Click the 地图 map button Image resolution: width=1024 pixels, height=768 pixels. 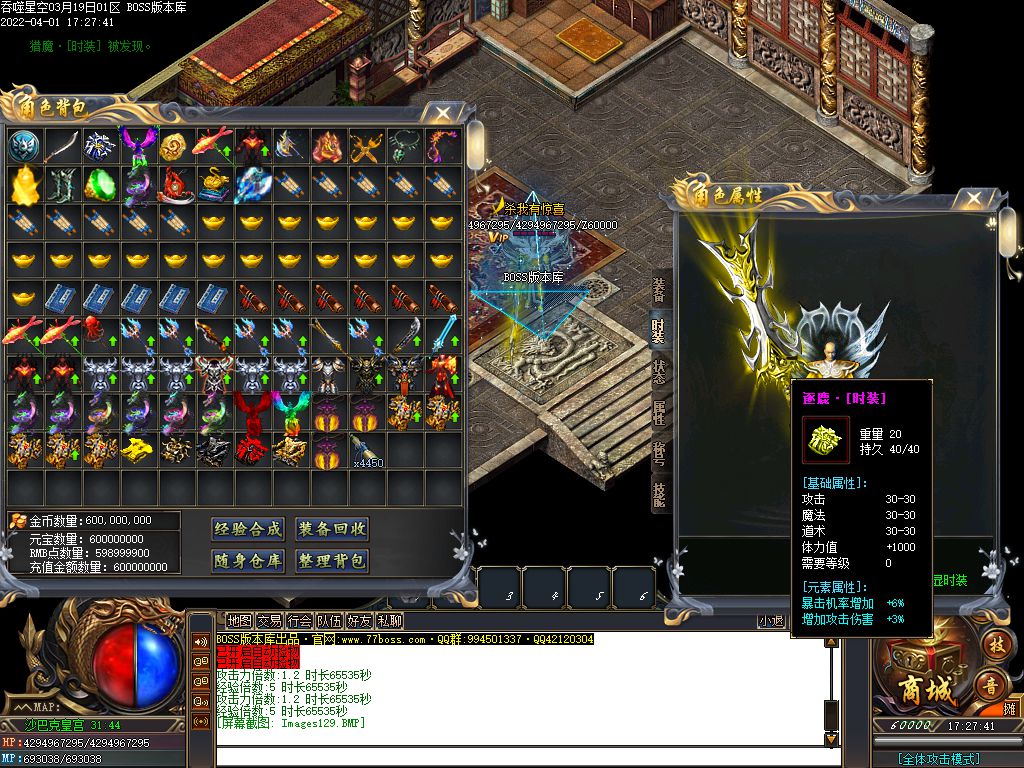pos(239,621)
